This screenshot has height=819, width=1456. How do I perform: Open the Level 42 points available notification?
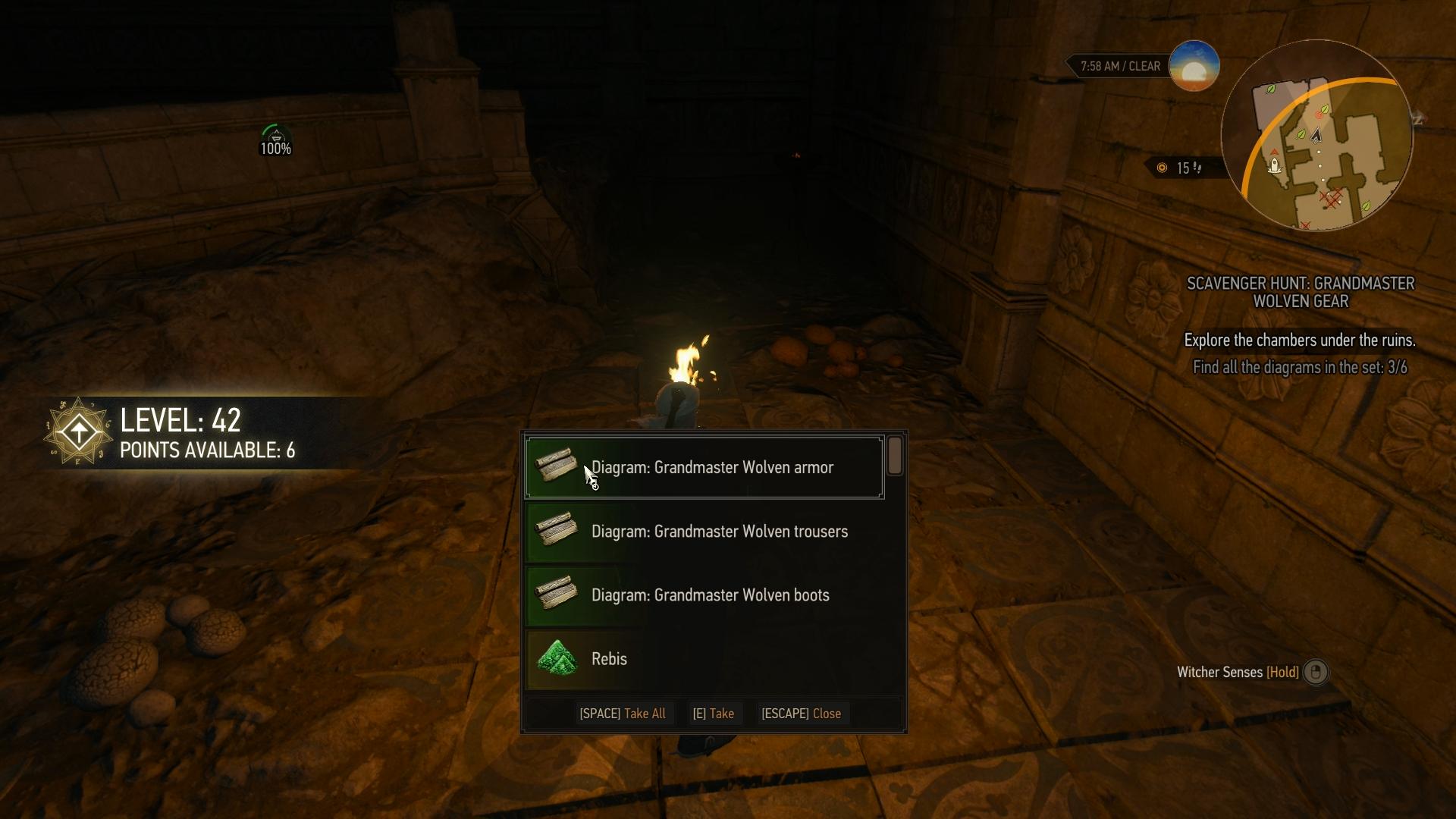tap(182, 434)
